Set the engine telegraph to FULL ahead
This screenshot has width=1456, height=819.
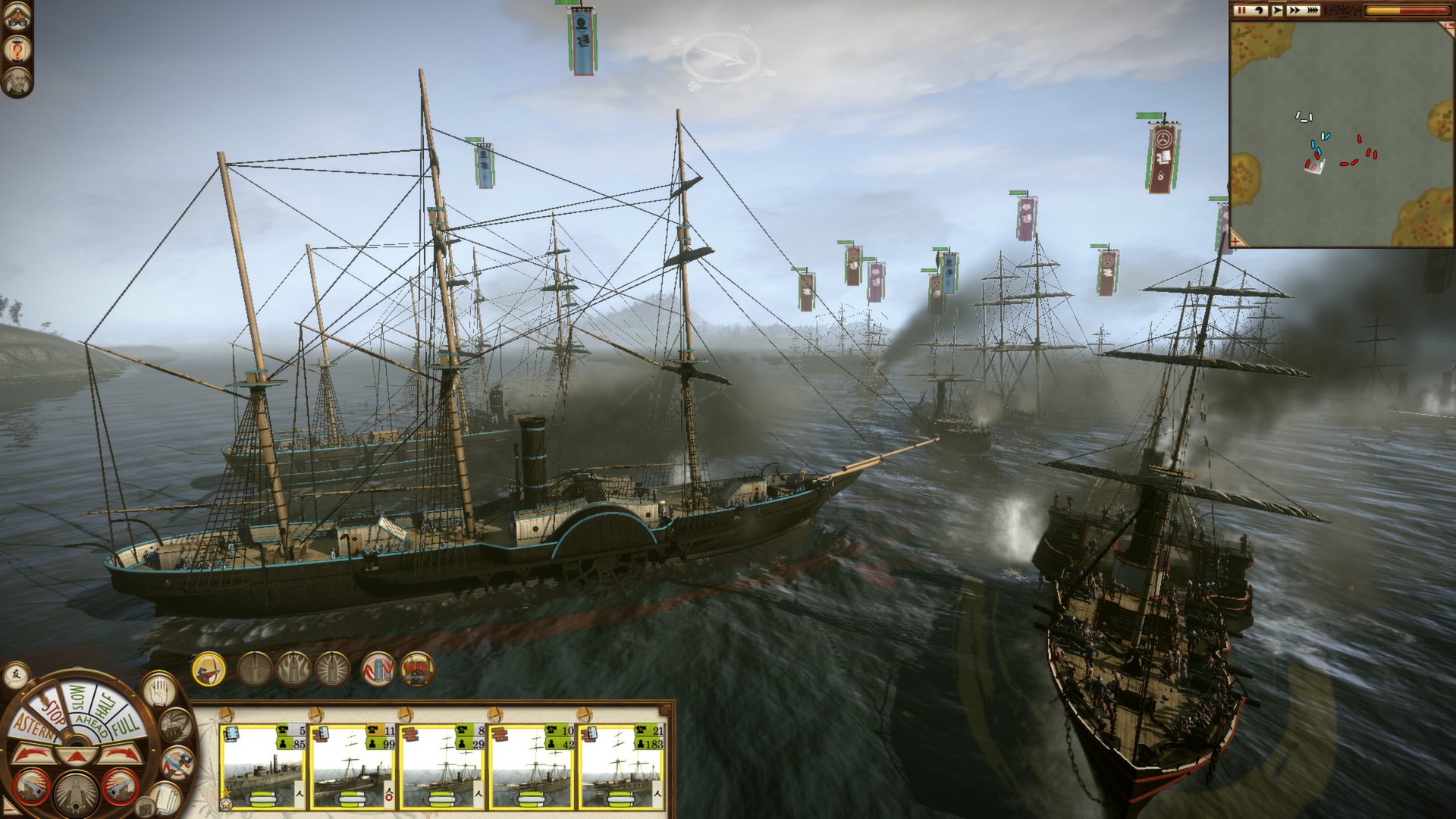pyautogui.click(x=124, y=725)
